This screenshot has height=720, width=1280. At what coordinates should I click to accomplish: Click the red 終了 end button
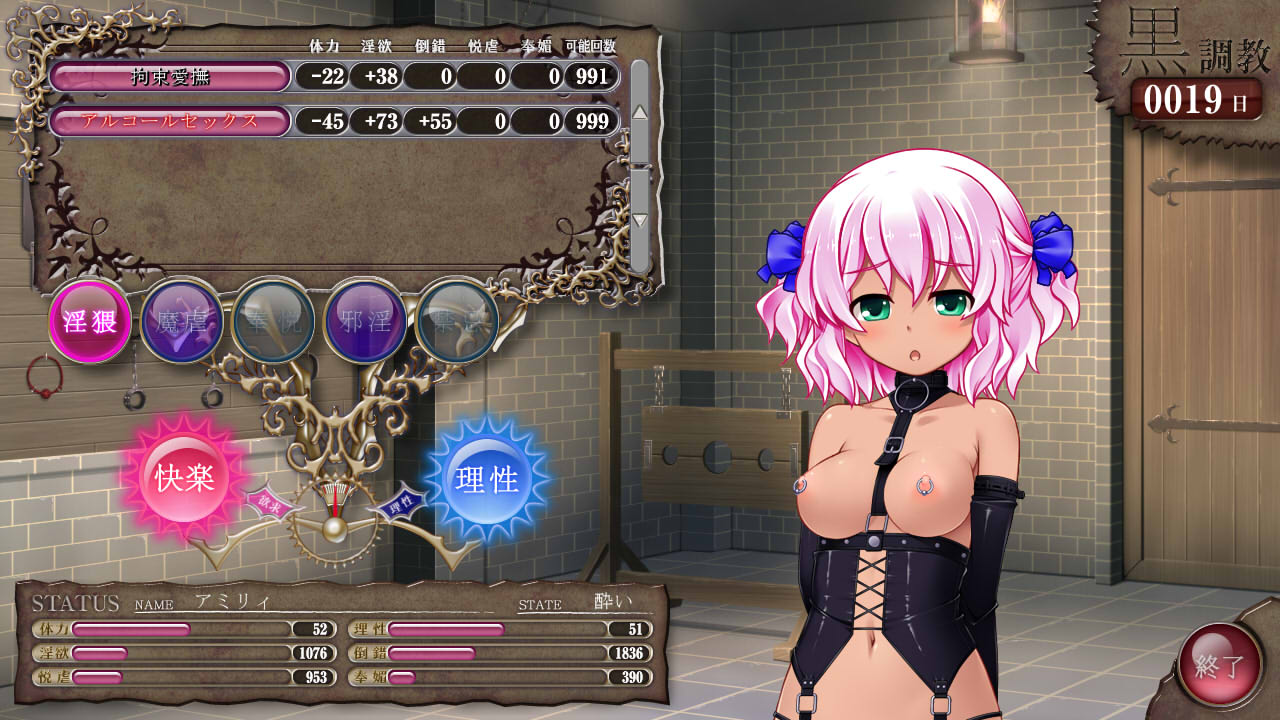tap(1220, 665)
